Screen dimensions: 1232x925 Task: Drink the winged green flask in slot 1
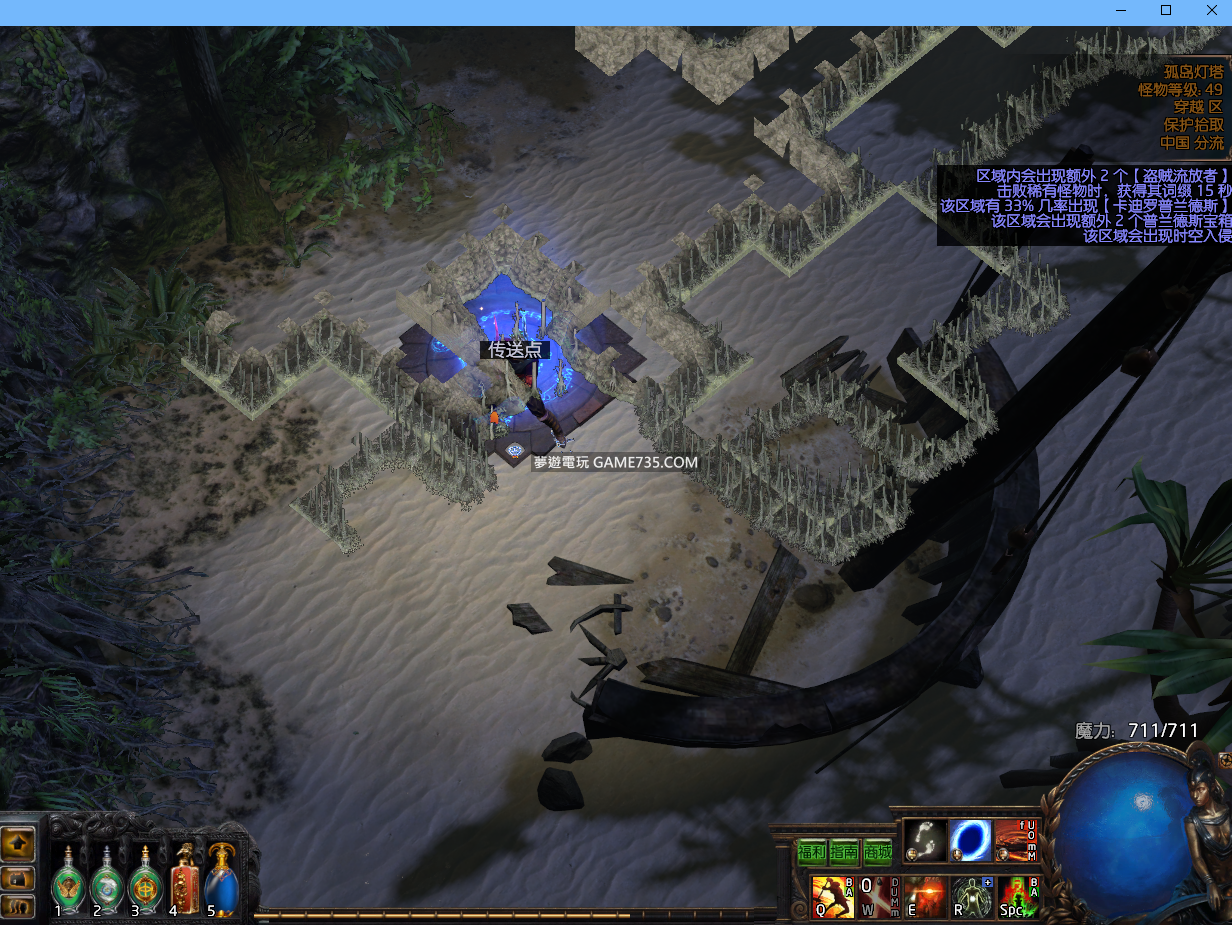[69, 881]
